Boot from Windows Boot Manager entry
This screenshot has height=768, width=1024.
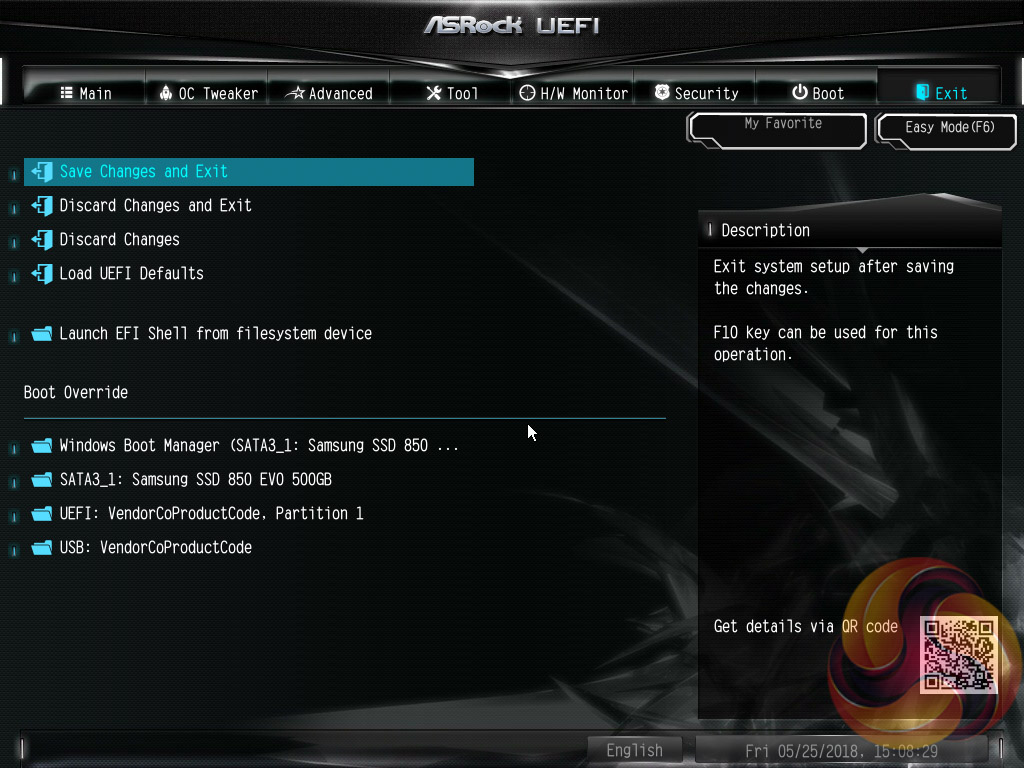coord(259,445)
